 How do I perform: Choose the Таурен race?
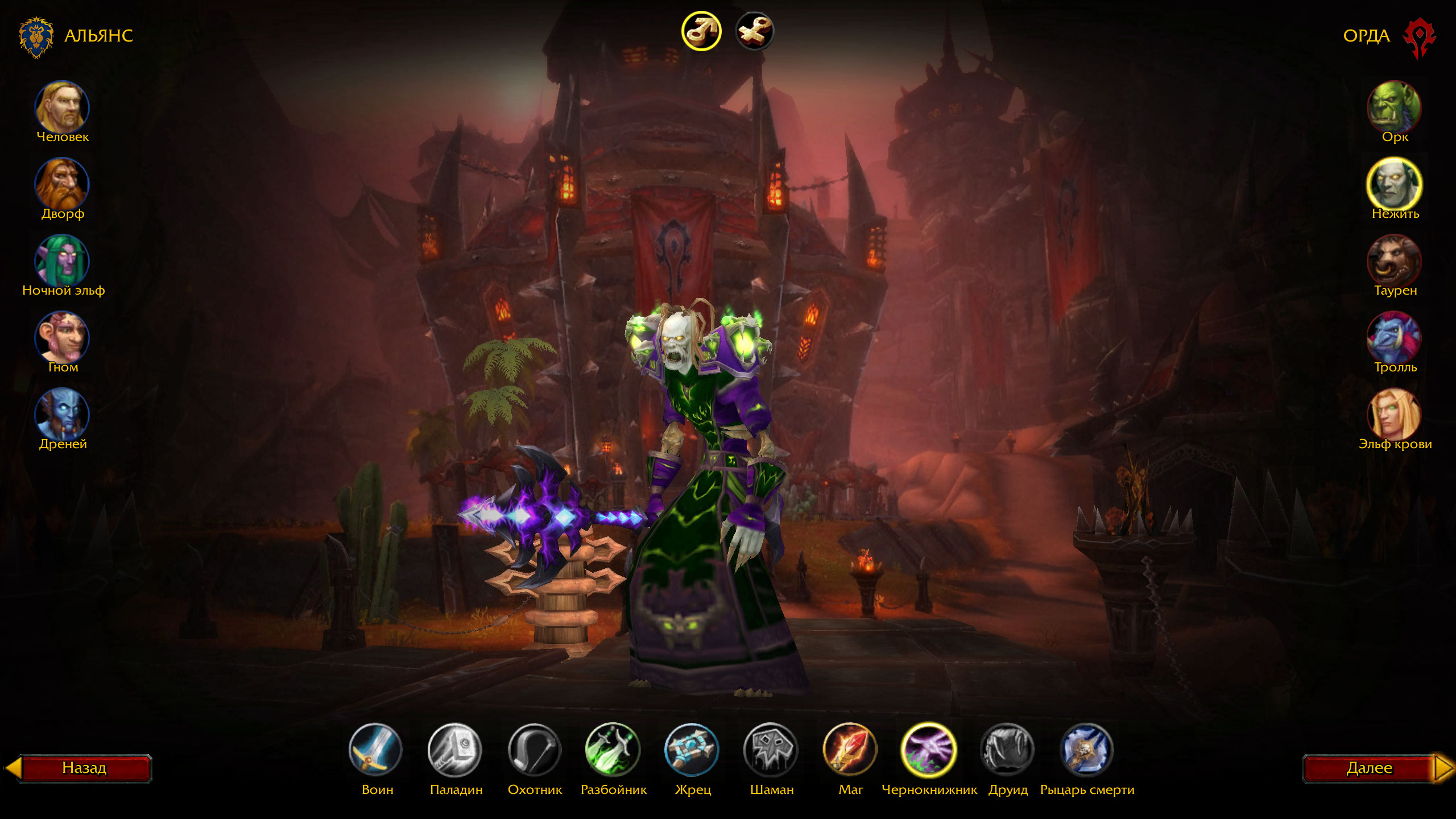pyautogui.click(x=1394, y=260)
